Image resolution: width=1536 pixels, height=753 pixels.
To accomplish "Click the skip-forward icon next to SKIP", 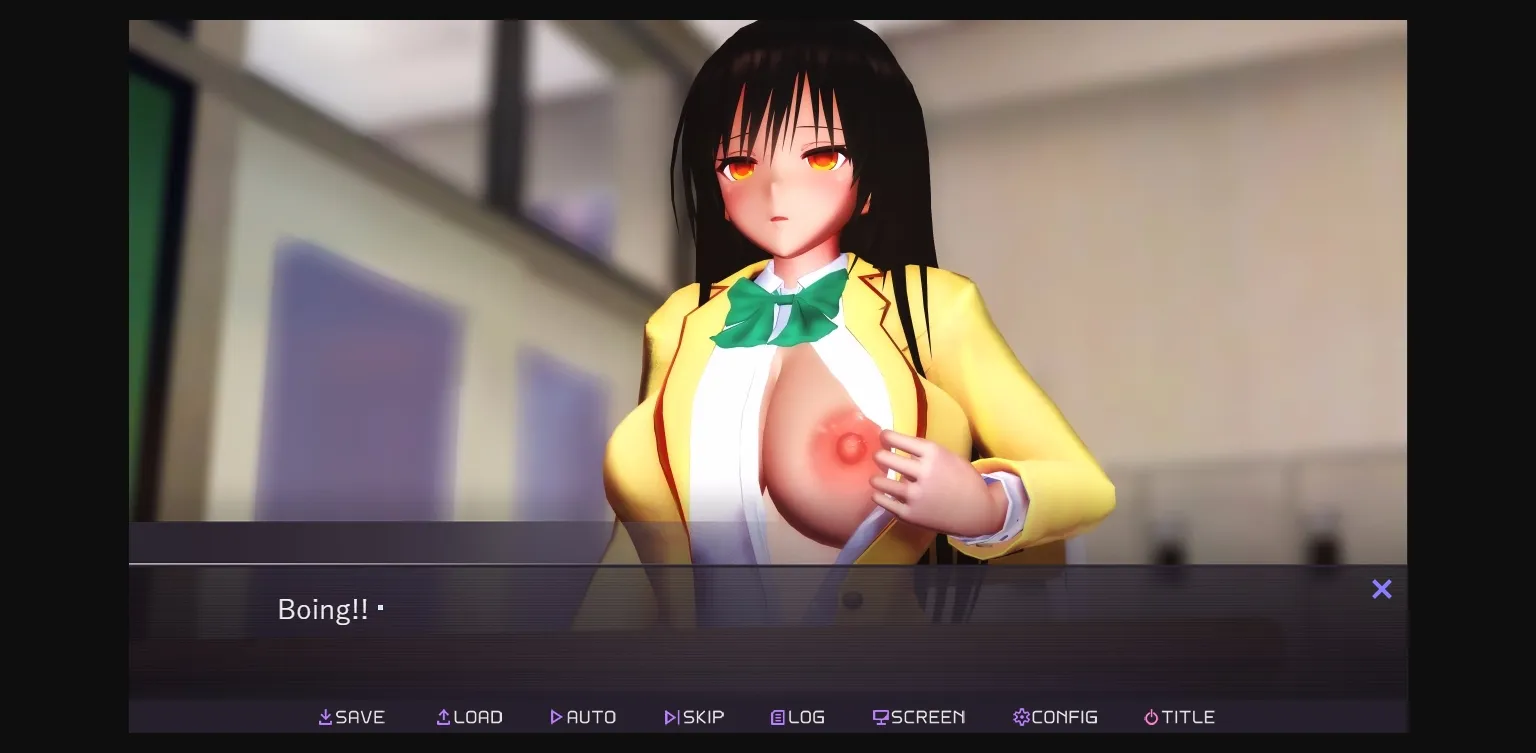I will pyautogui.click(x=670, y=717).
